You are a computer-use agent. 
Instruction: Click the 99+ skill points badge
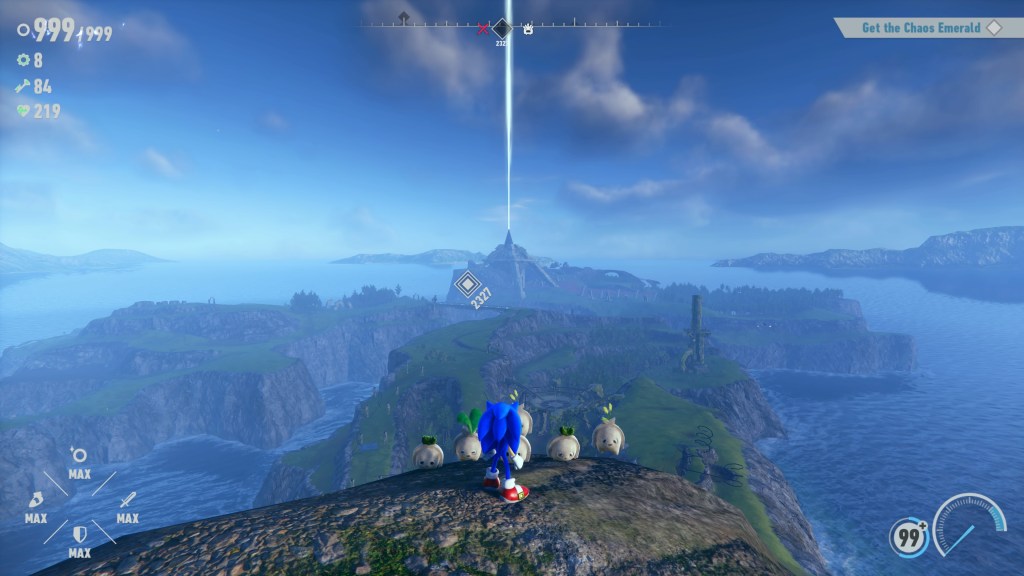click(x=909, y=537)
